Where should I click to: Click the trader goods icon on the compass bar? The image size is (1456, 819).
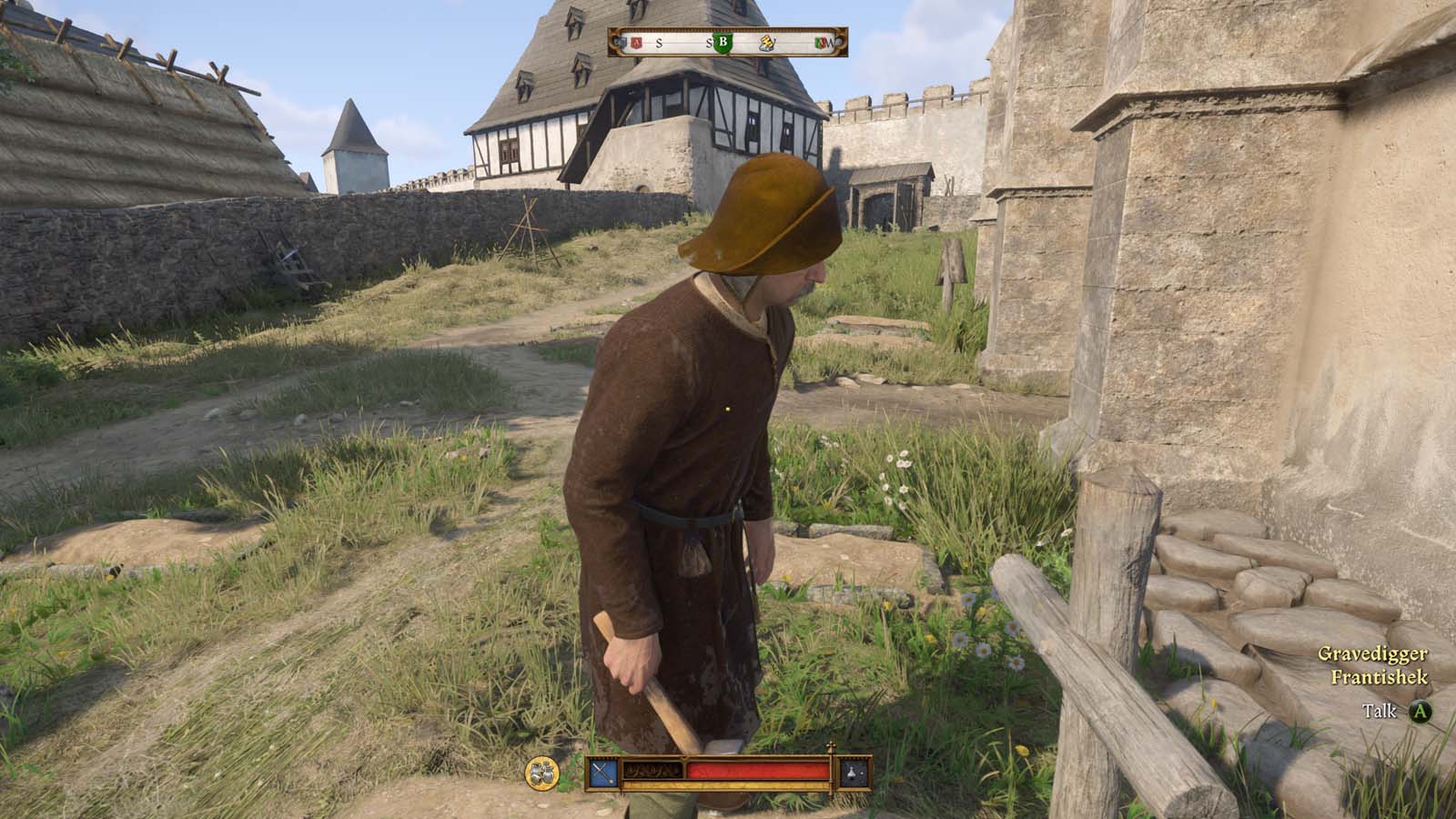pos(767,44)
